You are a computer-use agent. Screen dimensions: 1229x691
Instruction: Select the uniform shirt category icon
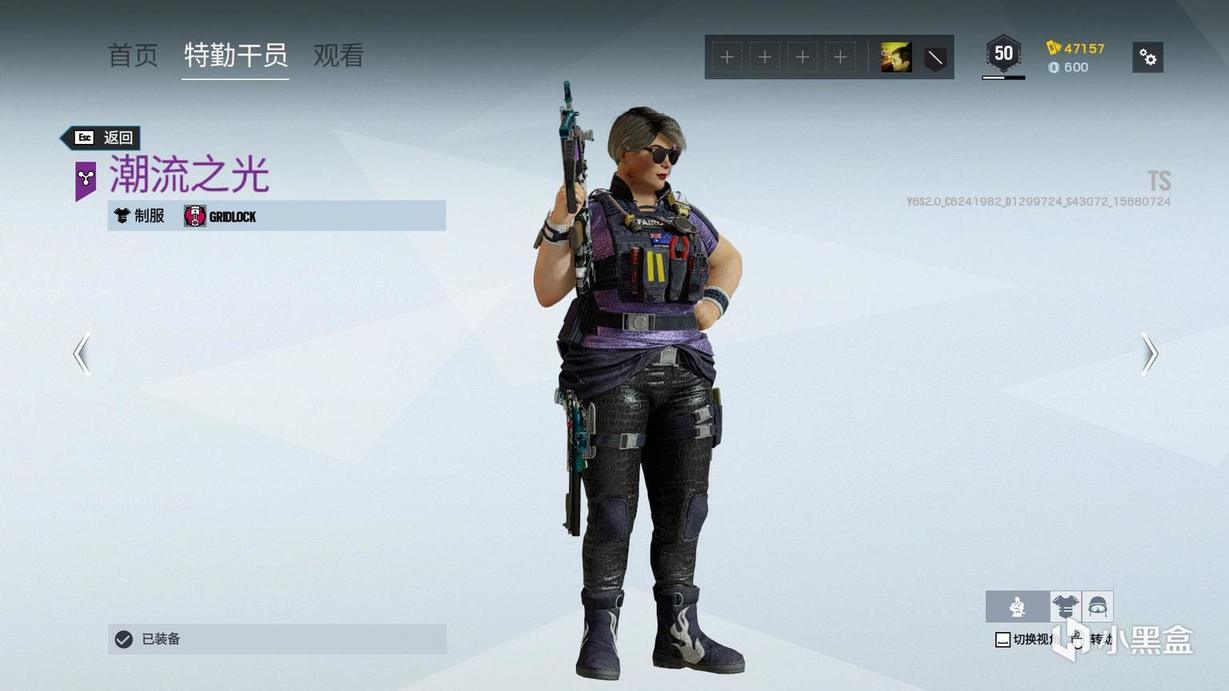pyautogui.click(x=1065, y=606)
